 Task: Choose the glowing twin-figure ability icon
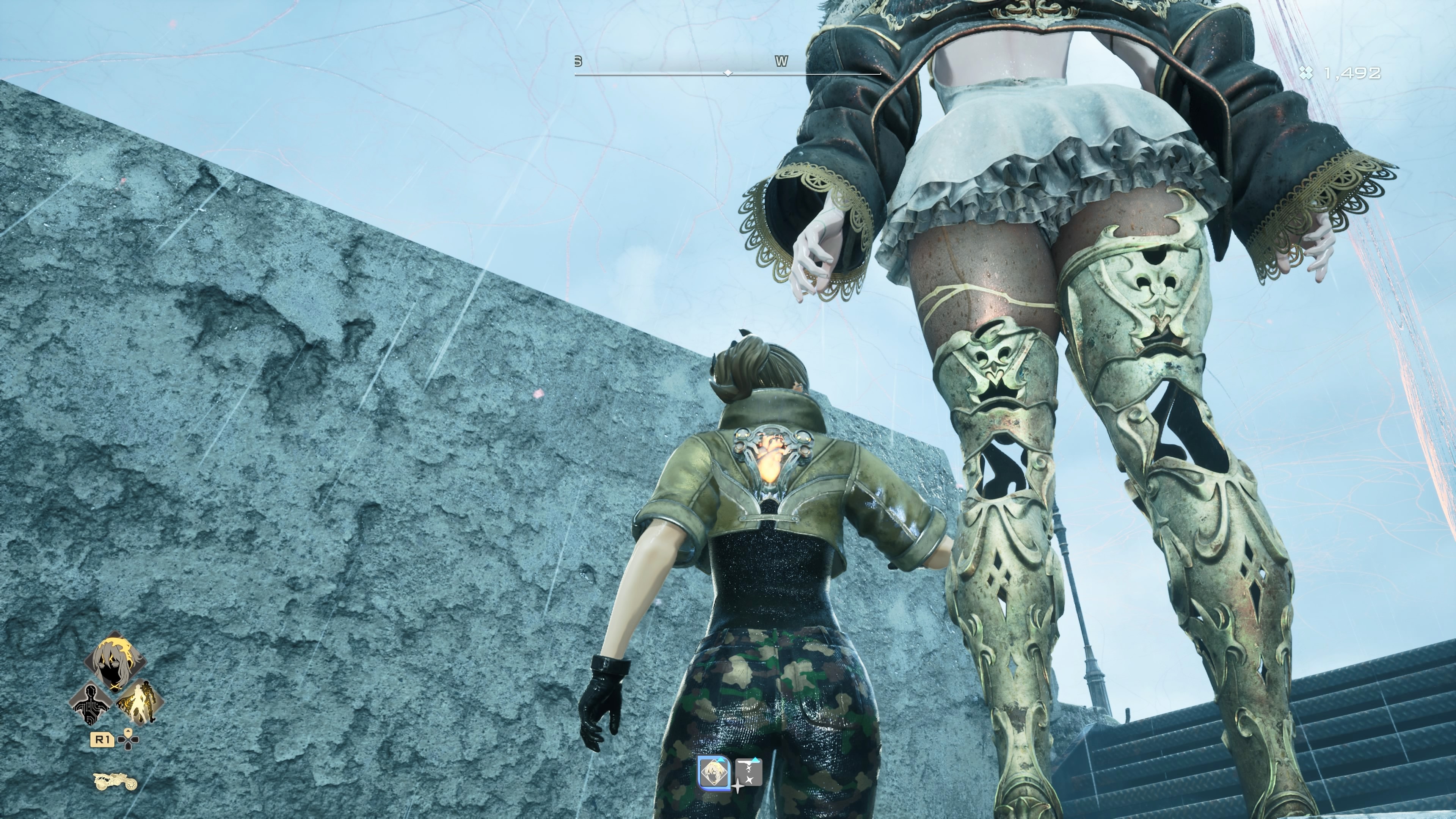(x=140, y=703)
